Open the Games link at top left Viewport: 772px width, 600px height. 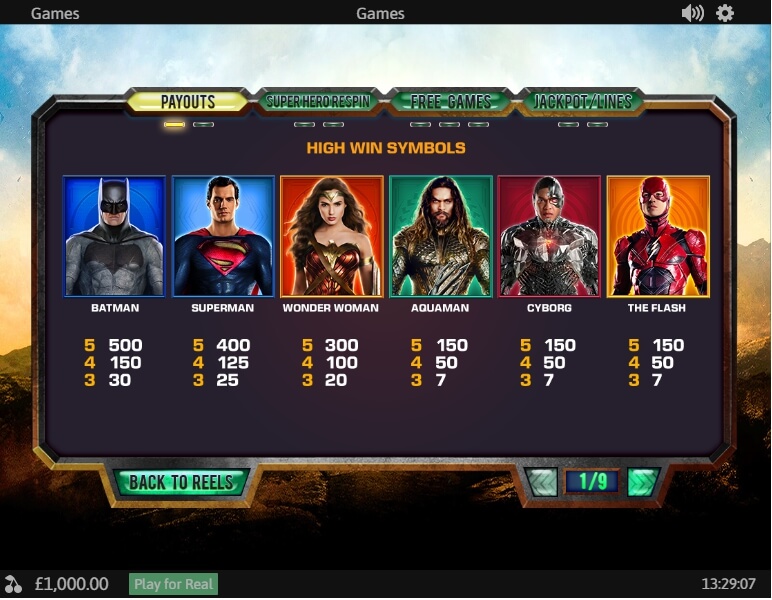click(x=55, y=14)
